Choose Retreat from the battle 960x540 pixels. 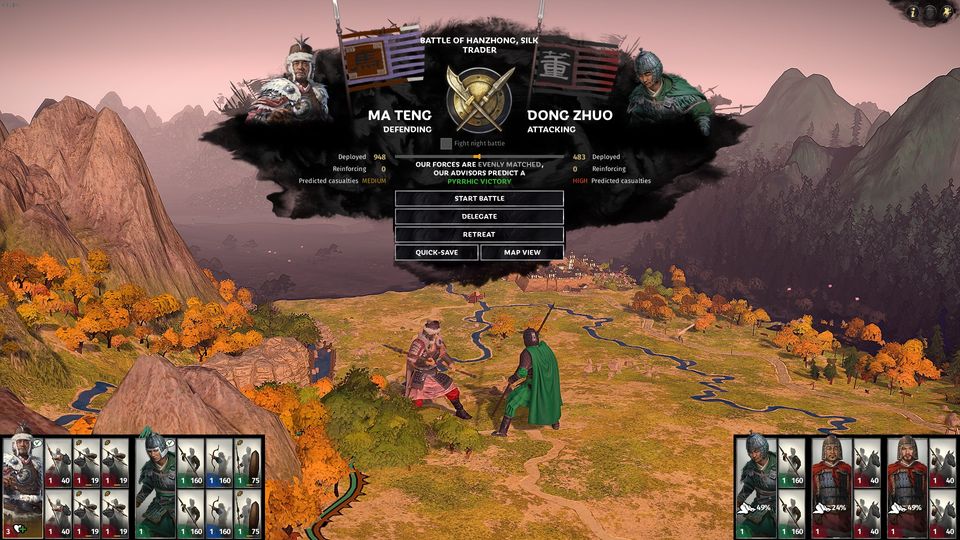click(x=479, y=234)
